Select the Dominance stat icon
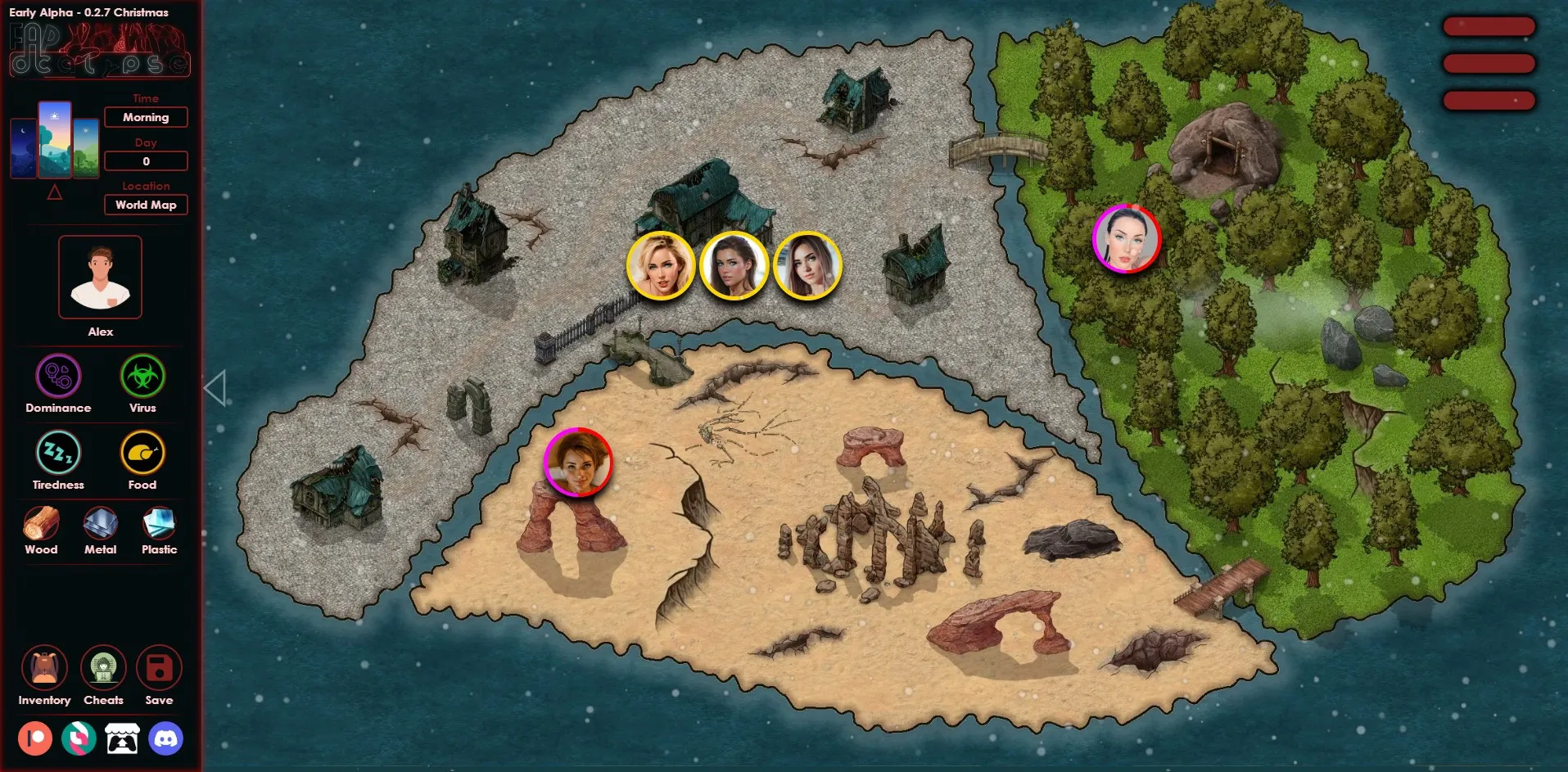This screenshot has height=772, width=1568. [58, 377]
